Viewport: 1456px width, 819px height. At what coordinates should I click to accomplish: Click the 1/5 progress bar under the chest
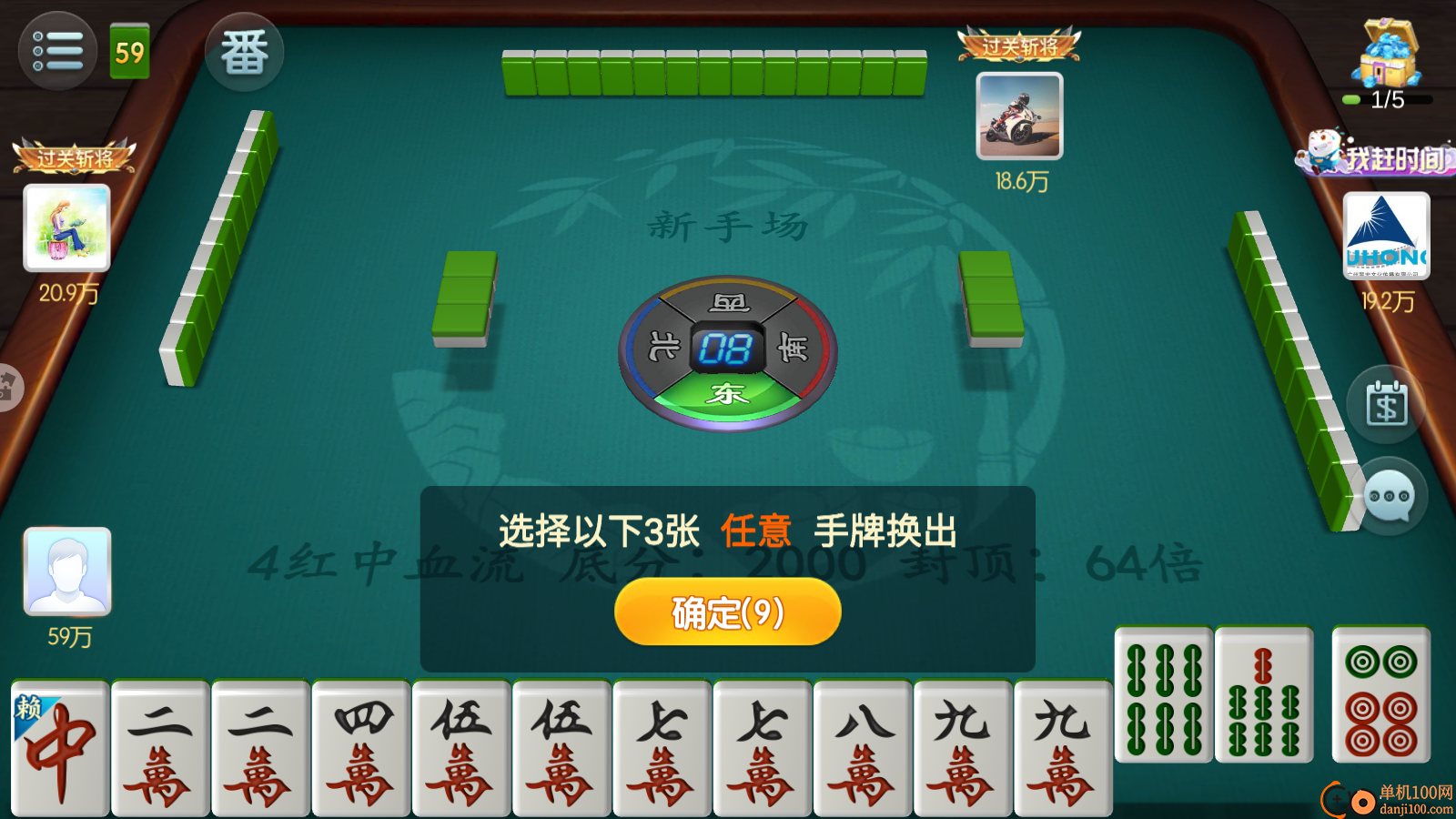[1386, 100]
